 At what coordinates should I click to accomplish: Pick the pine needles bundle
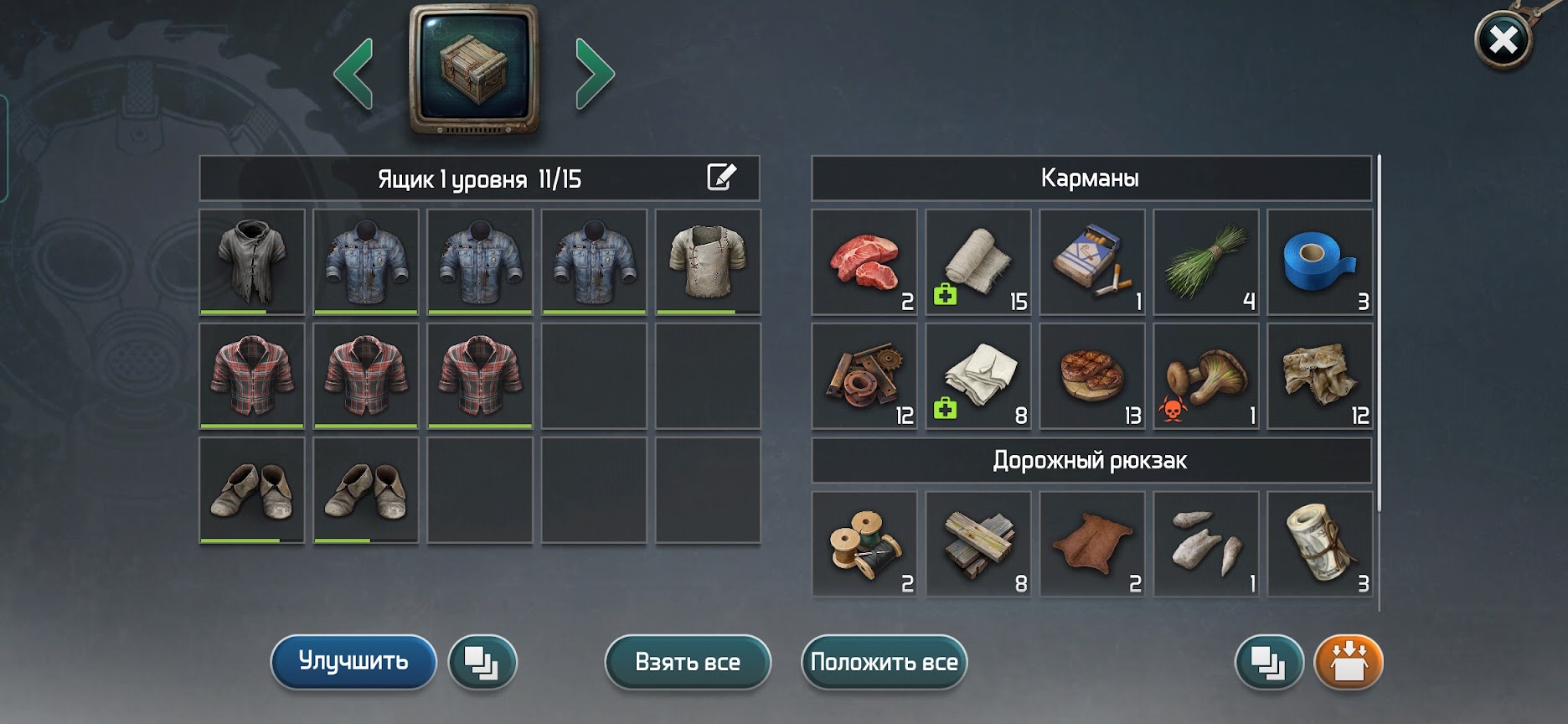click(1206, 262)
